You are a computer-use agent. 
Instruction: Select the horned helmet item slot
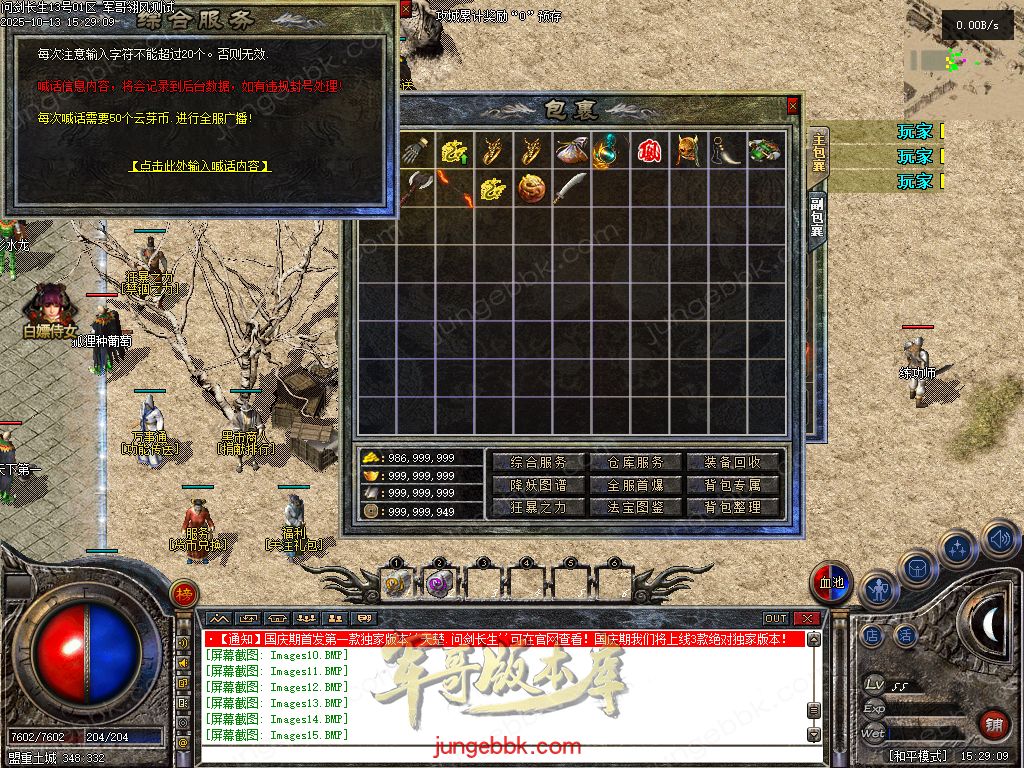point(687,150)
